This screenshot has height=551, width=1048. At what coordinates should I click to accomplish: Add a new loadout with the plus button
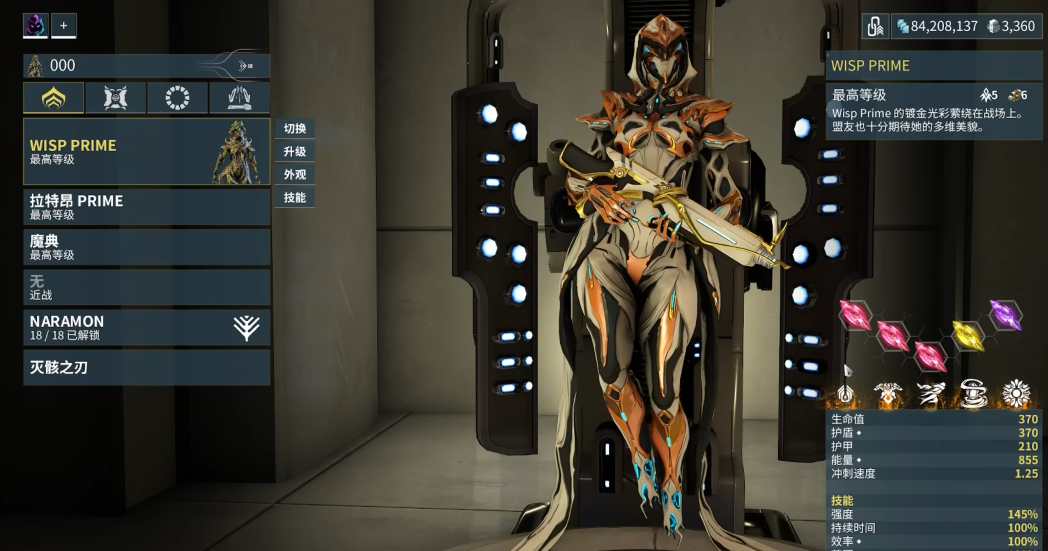pyautogui.click(x=64, y=25)
